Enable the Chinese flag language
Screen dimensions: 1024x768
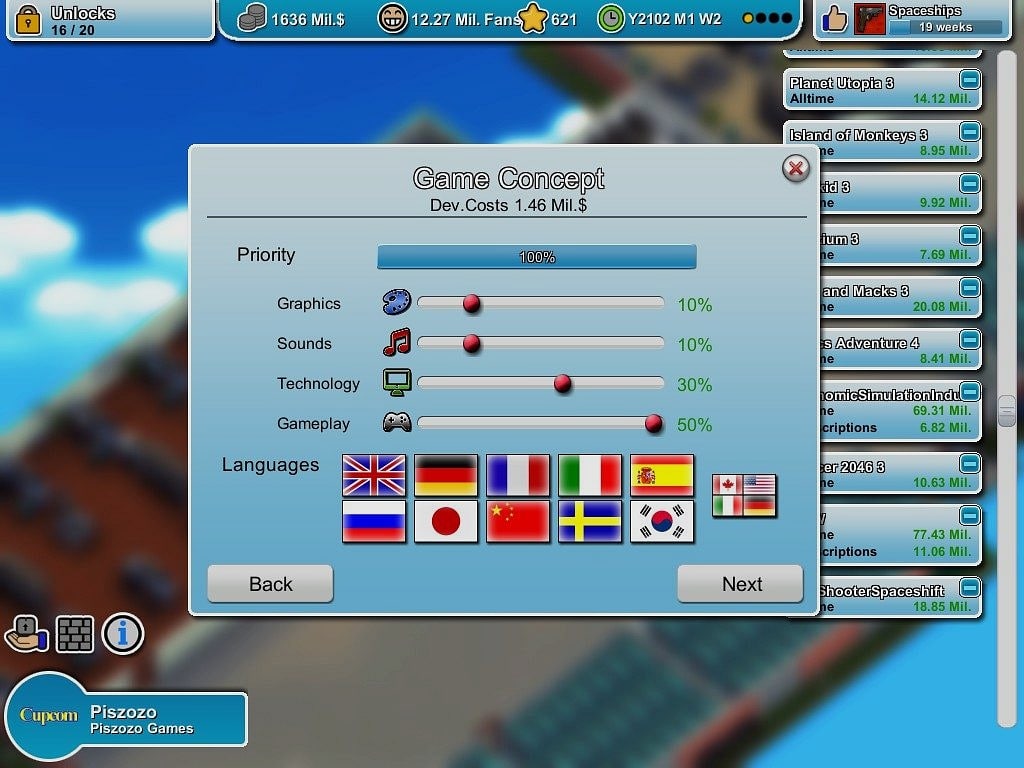click(x=518, y=522)
